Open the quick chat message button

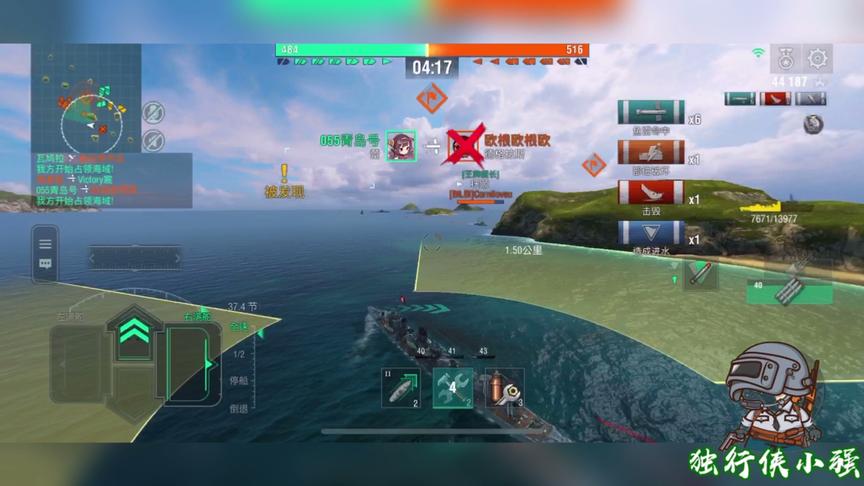[x=45, y=265]
